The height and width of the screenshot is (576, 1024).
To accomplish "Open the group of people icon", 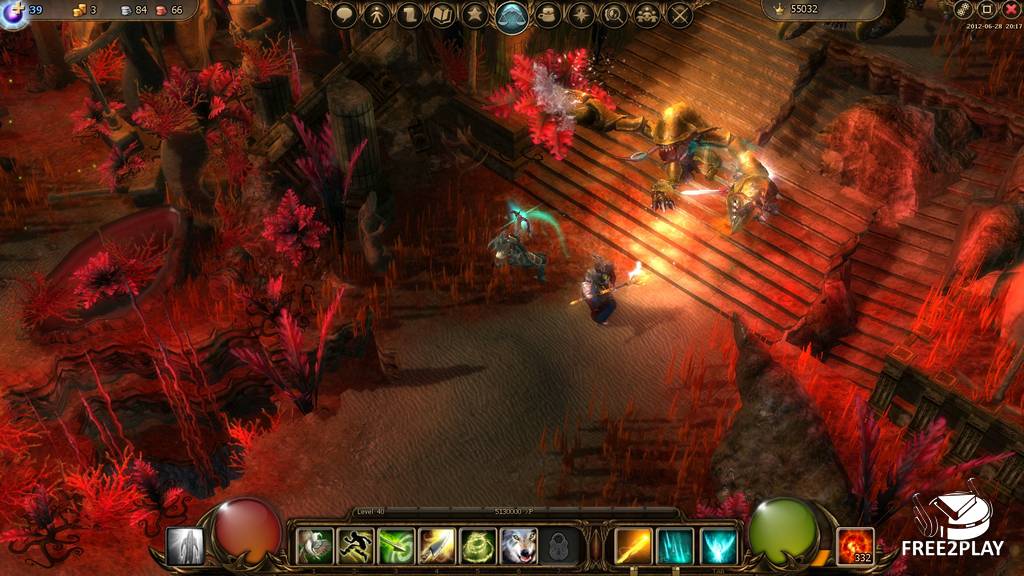I will point(646,15).
